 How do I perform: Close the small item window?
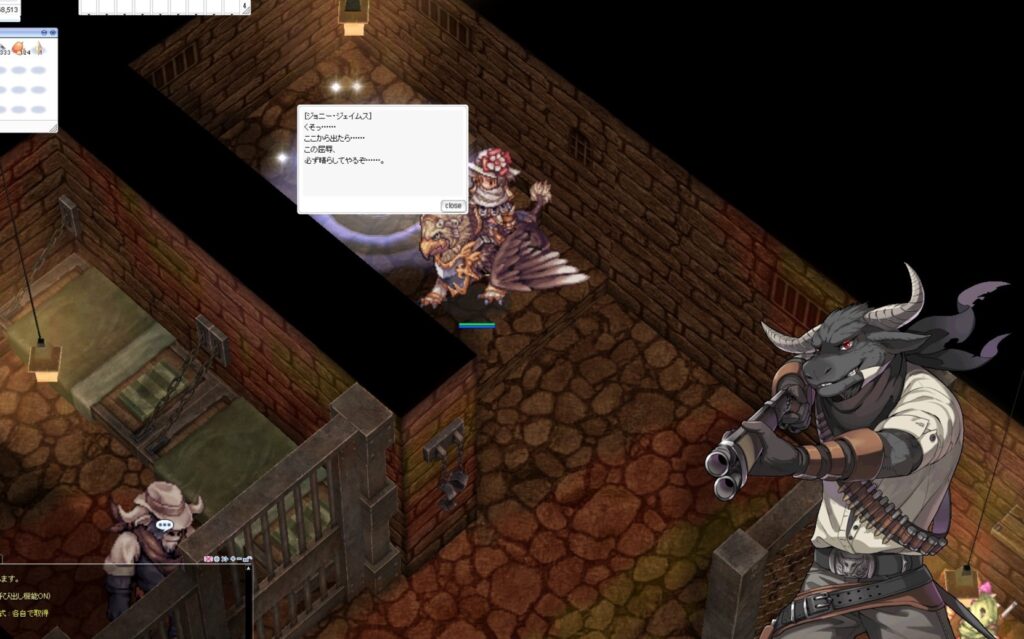(x=51, y=32)
